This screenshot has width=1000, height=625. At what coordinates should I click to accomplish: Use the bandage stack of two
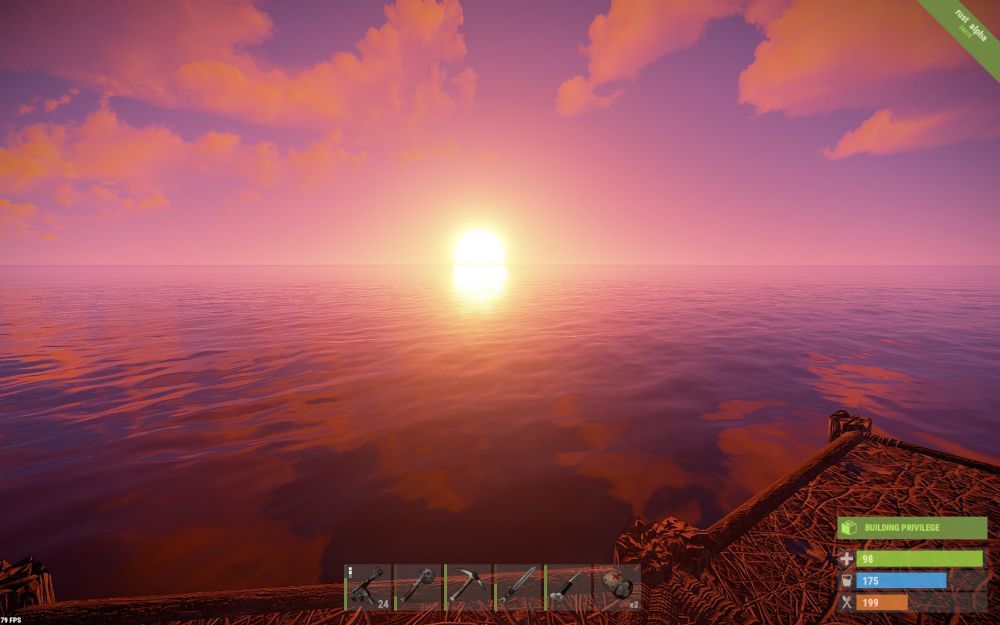(x=618, y=587)
